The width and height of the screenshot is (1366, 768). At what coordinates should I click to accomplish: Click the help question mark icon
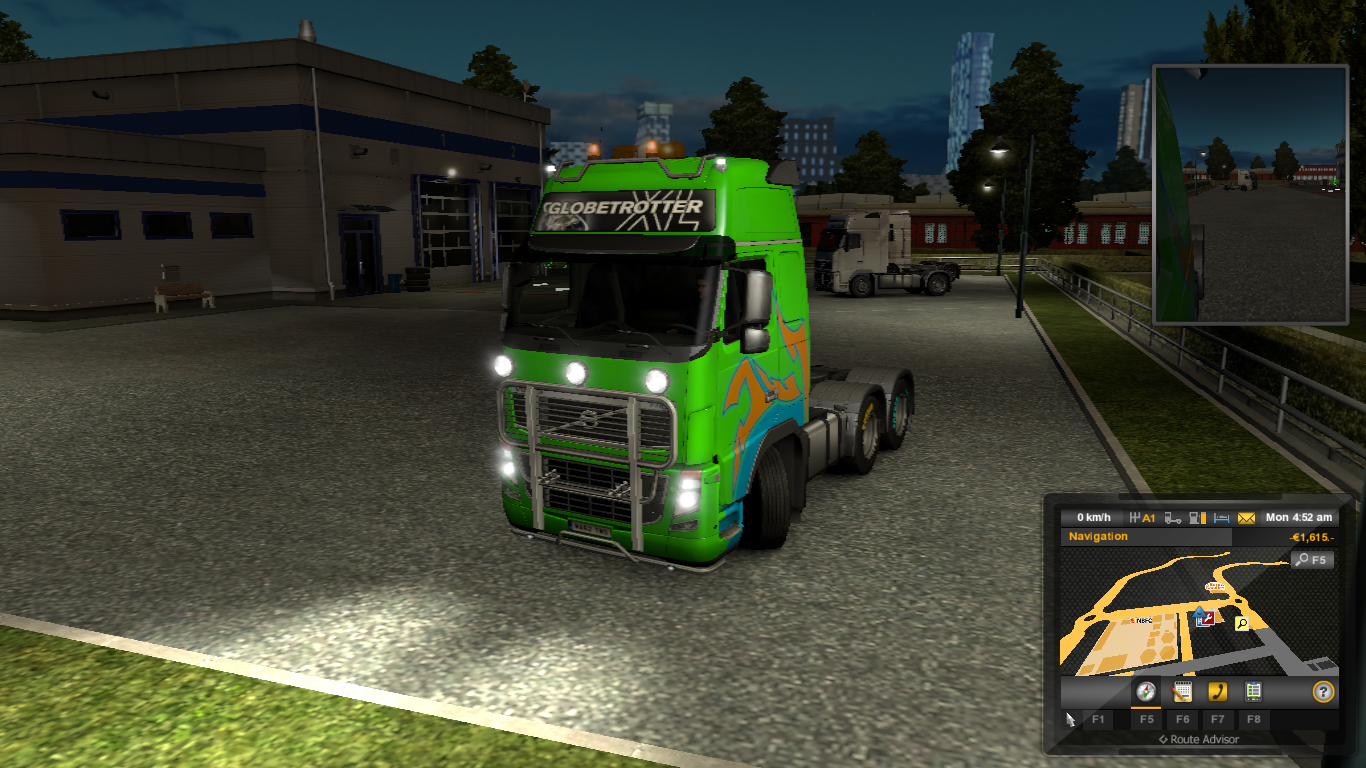[x=1322, y=691]
